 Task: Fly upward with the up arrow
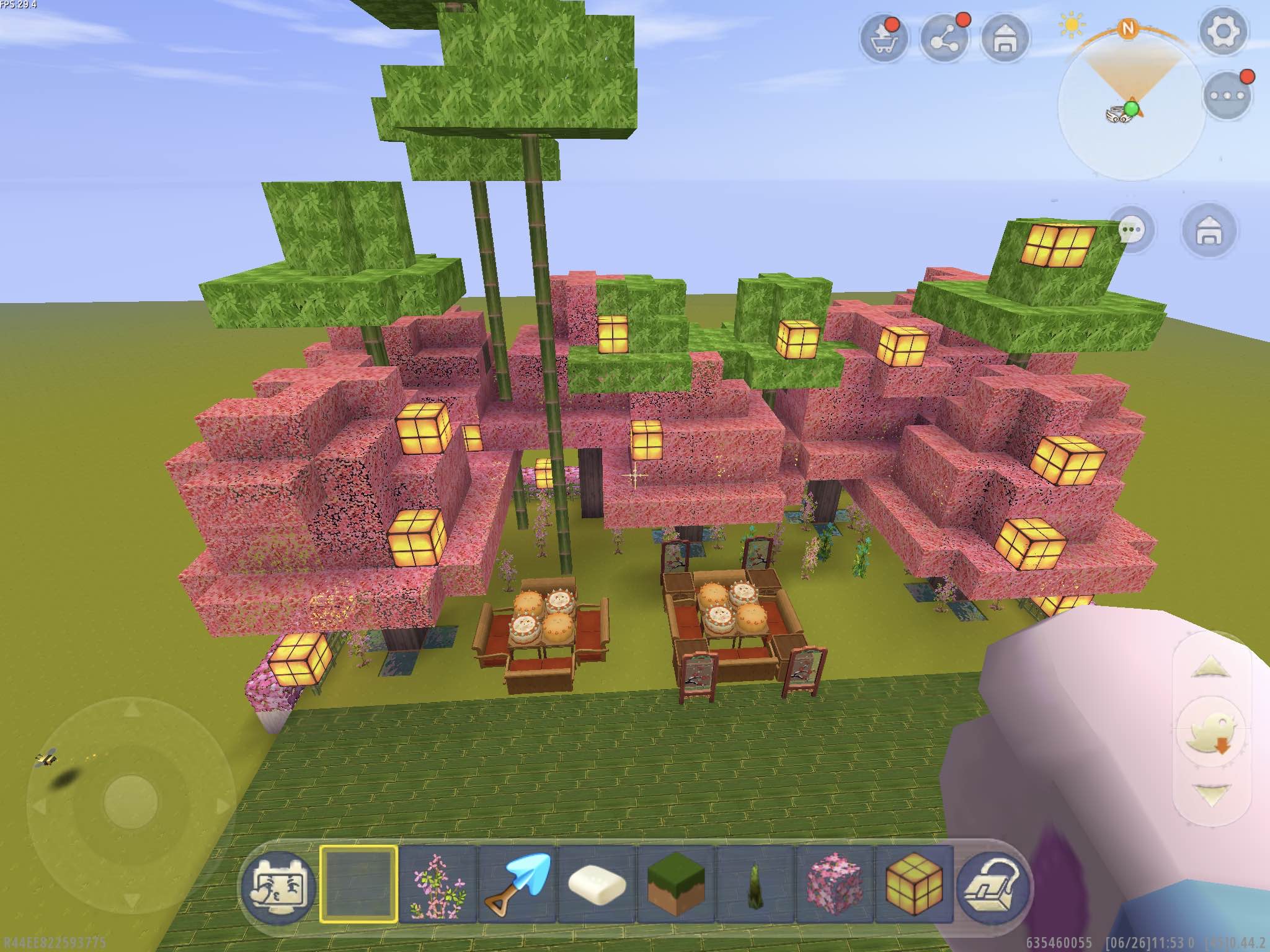1210,668
